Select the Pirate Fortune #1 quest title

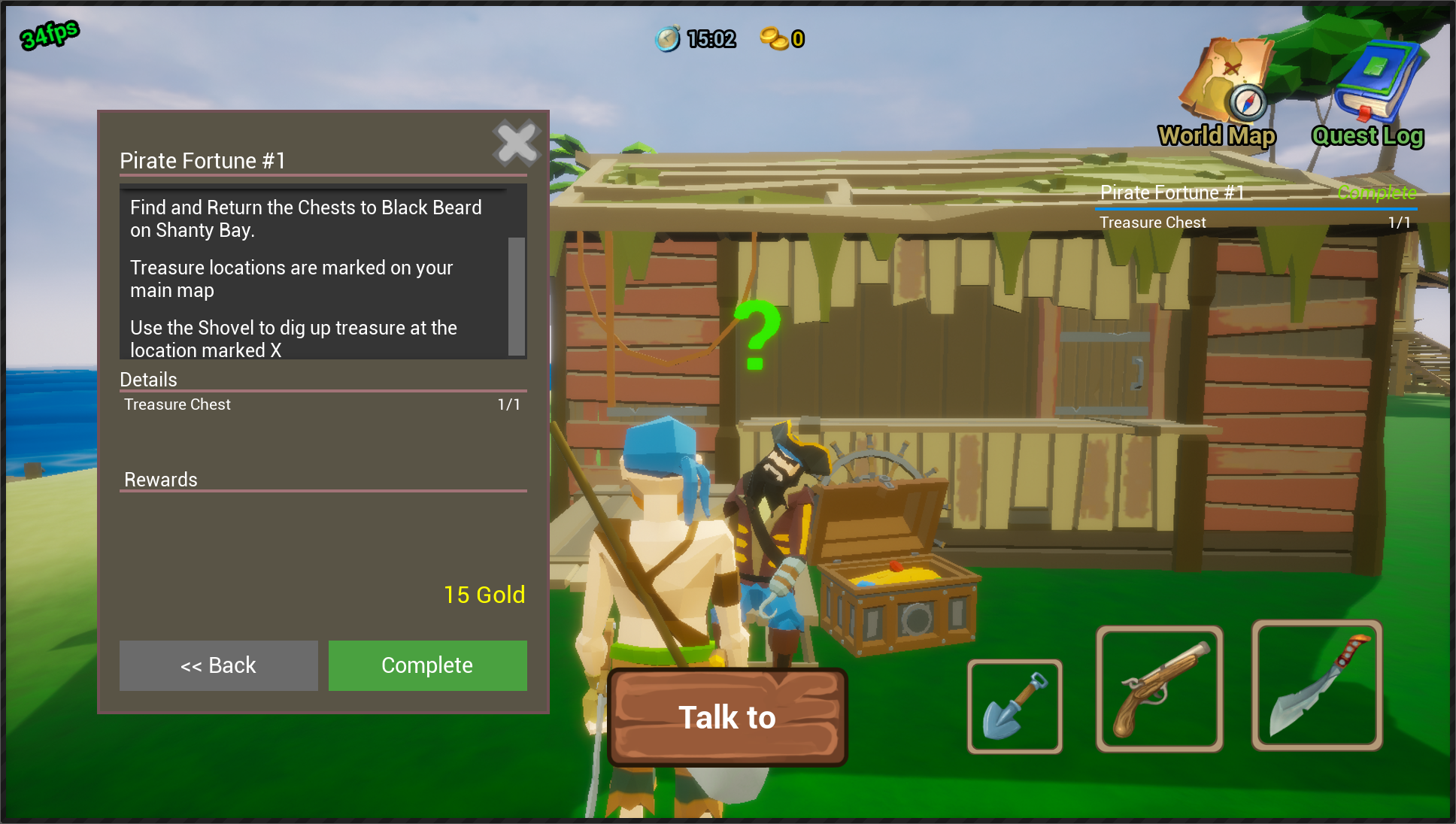(203, 160)
